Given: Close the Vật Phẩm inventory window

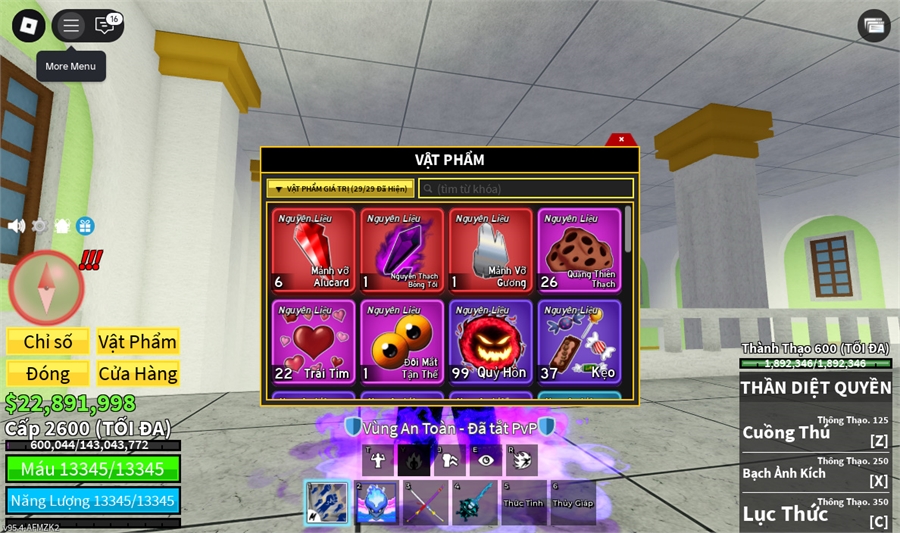Looking at the screenshot, I should [621, 140].
